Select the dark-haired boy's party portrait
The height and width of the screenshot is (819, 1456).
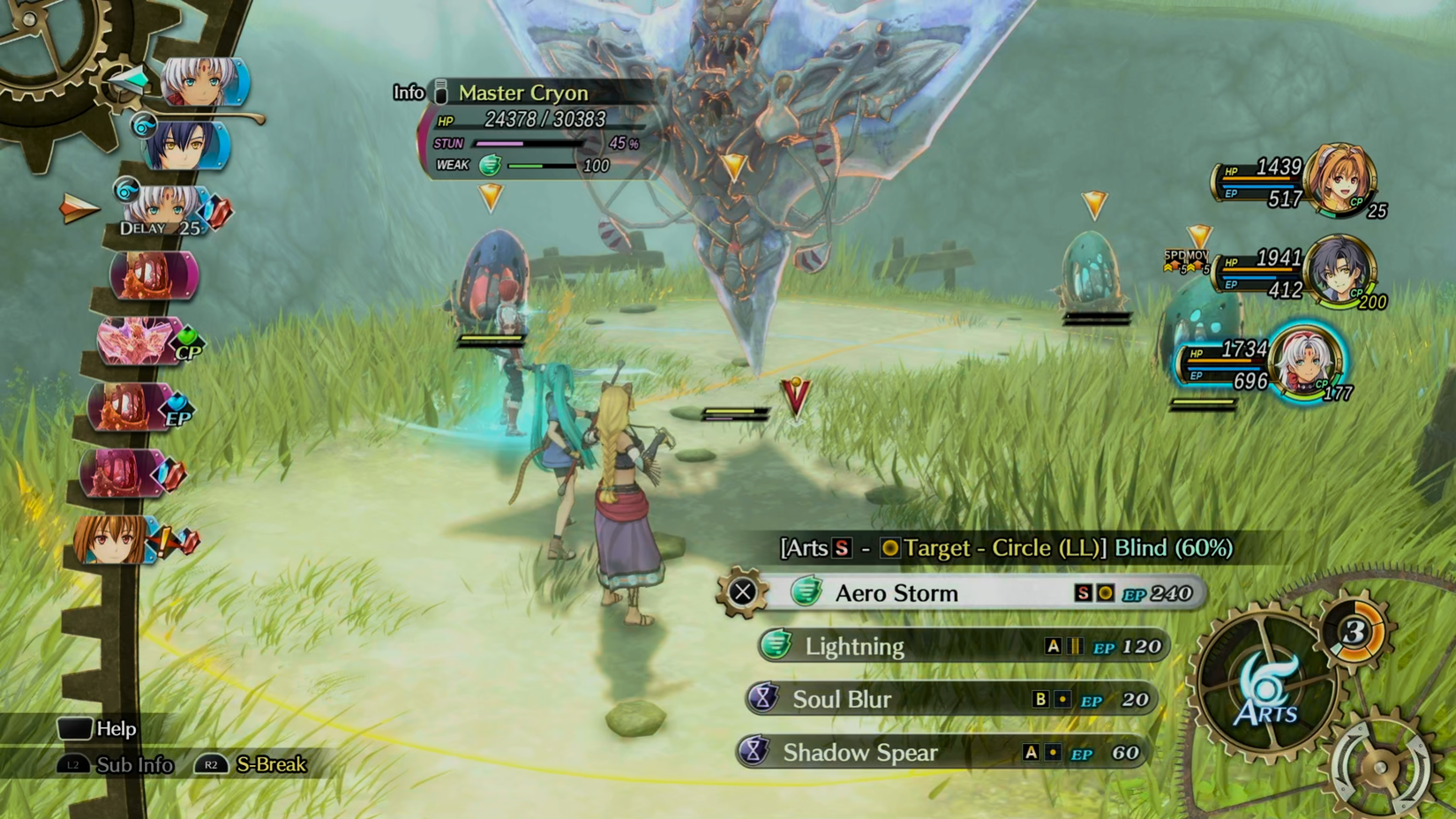pyautogui.click(x=1338, y=270)
